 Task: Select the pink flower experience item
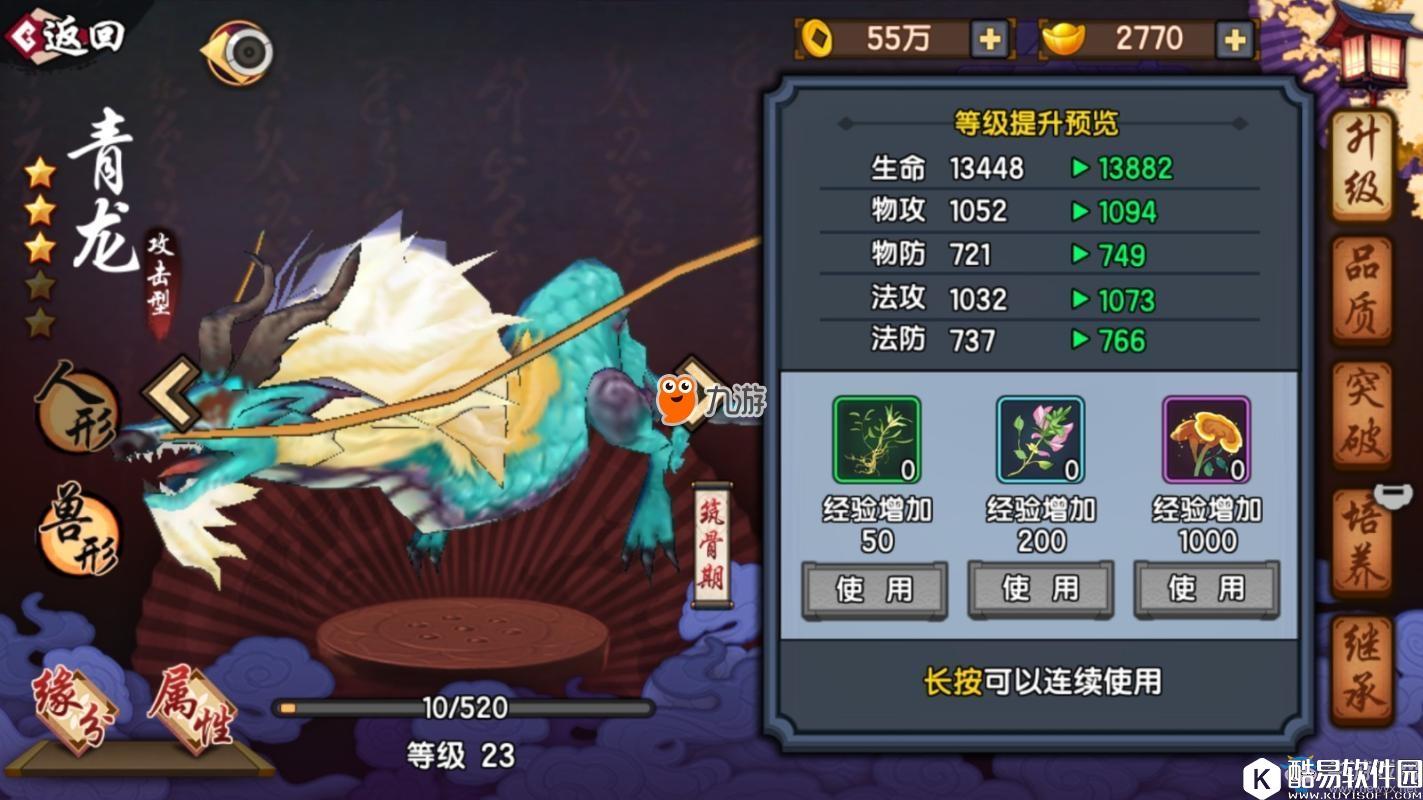pos(1039,438)
